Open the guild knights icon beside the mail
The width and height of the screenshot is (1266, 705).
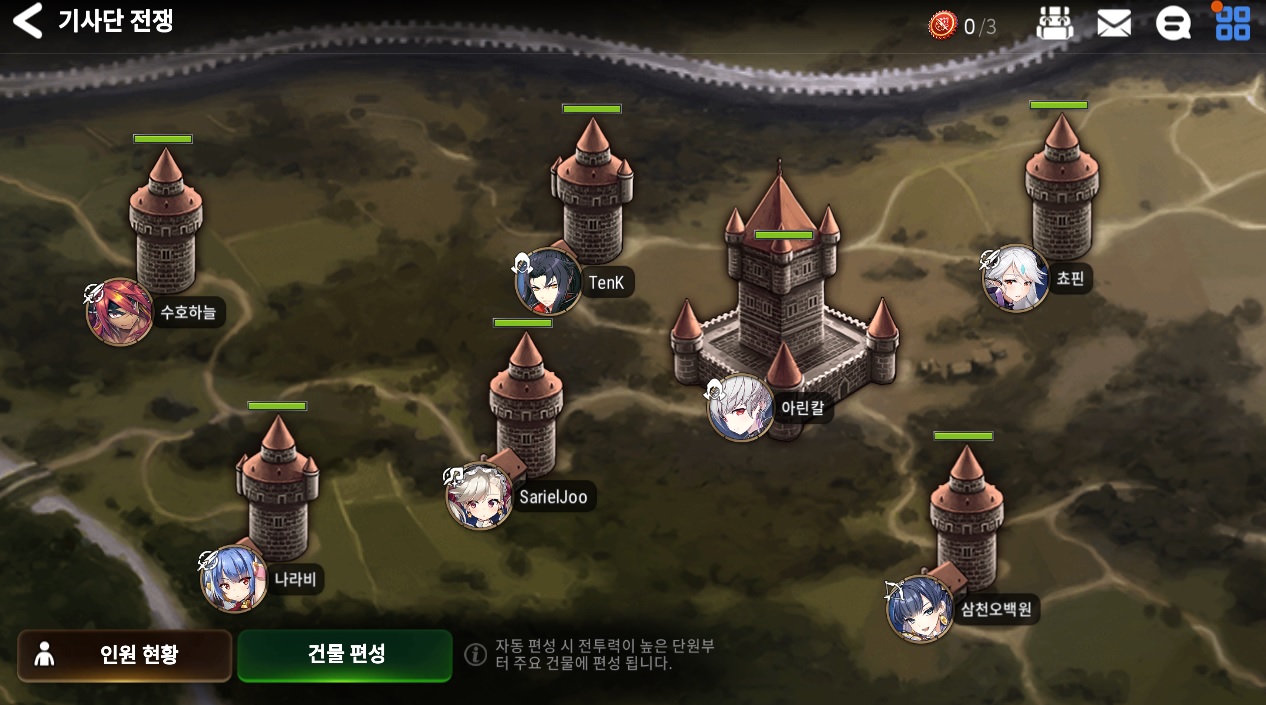pyautogui.click(x=1054, y=24)
